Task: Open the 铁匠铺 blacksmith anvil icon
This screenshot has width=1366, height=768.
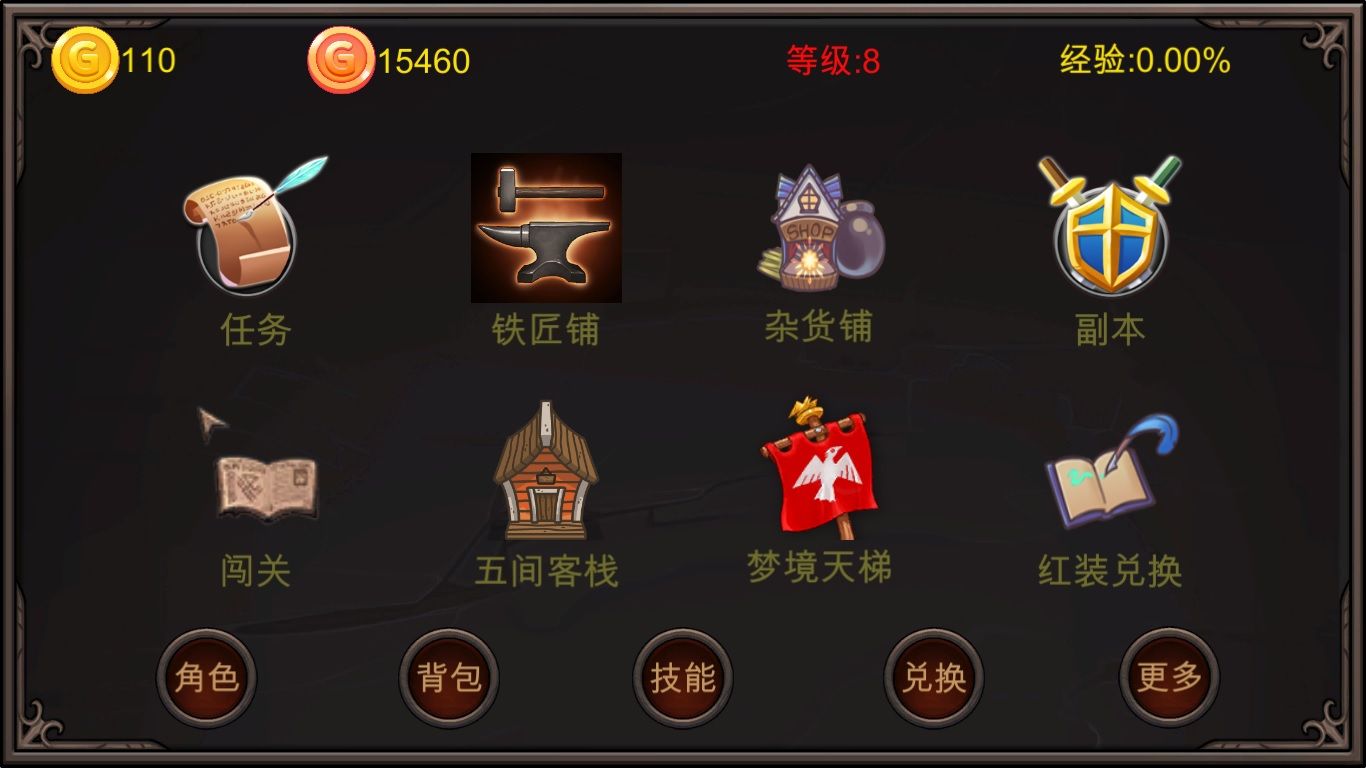Action: click(x=545, y=228)
